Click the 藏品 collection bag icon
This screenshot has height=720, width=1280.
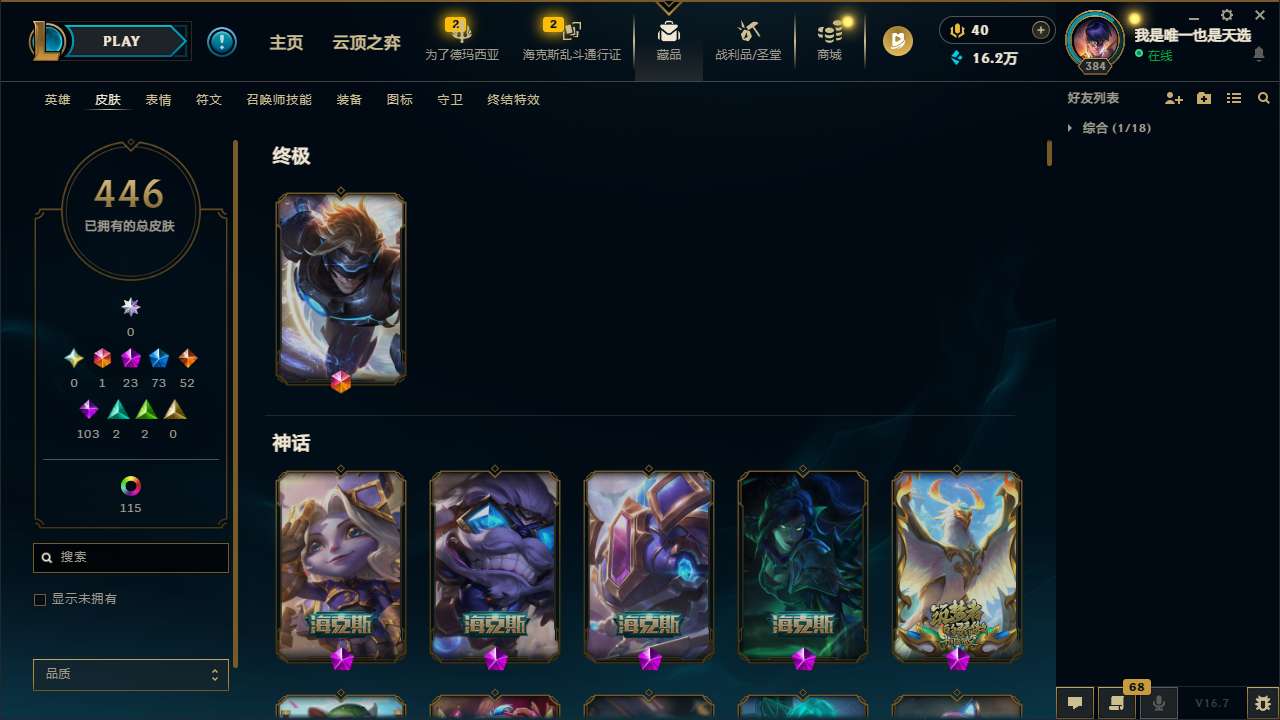pyautogui.click(x=668, y=41)
